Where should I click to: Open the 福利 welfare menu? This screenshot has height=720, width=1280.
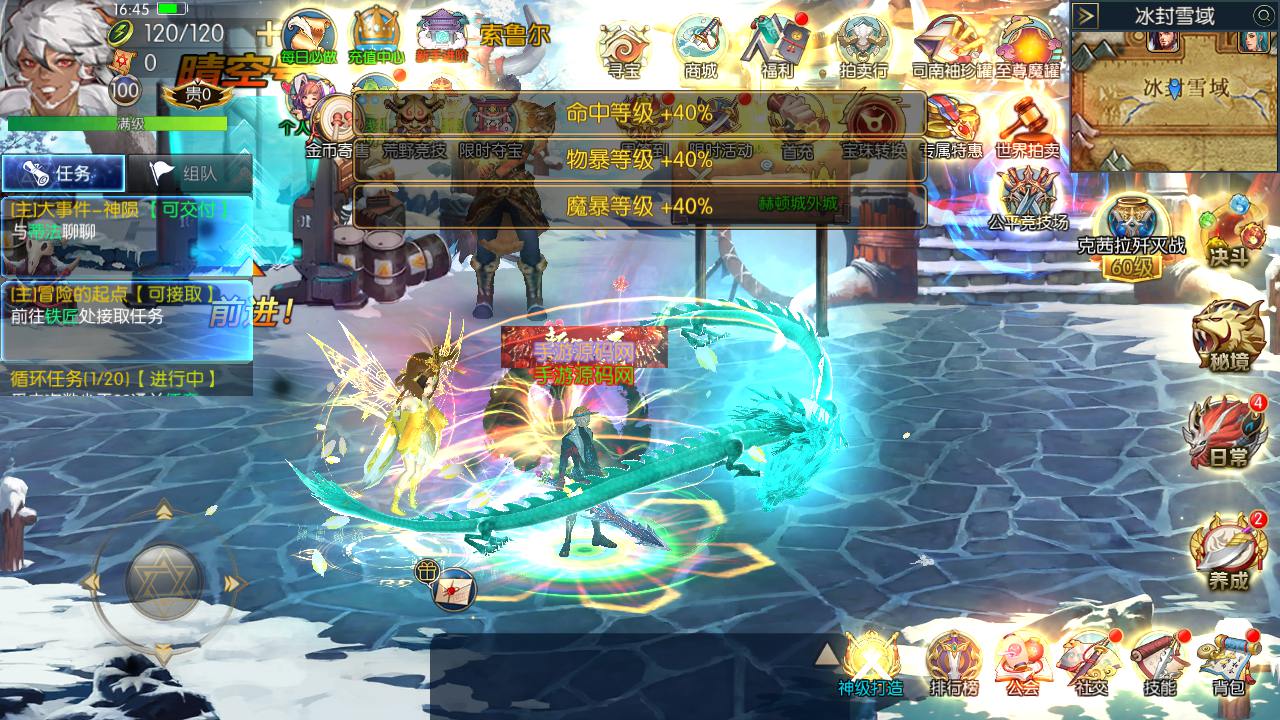(x=777, y=46)
